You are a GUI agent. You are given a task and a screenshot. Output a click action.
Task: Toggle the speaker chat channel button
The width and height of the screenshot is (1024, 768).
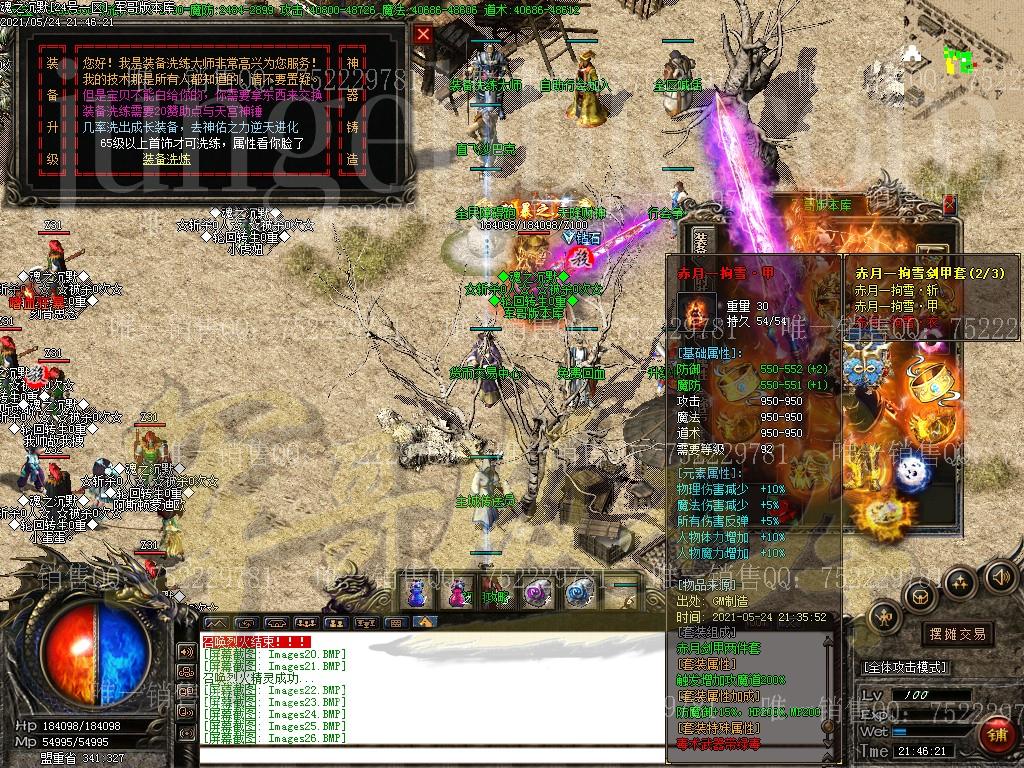186,651
